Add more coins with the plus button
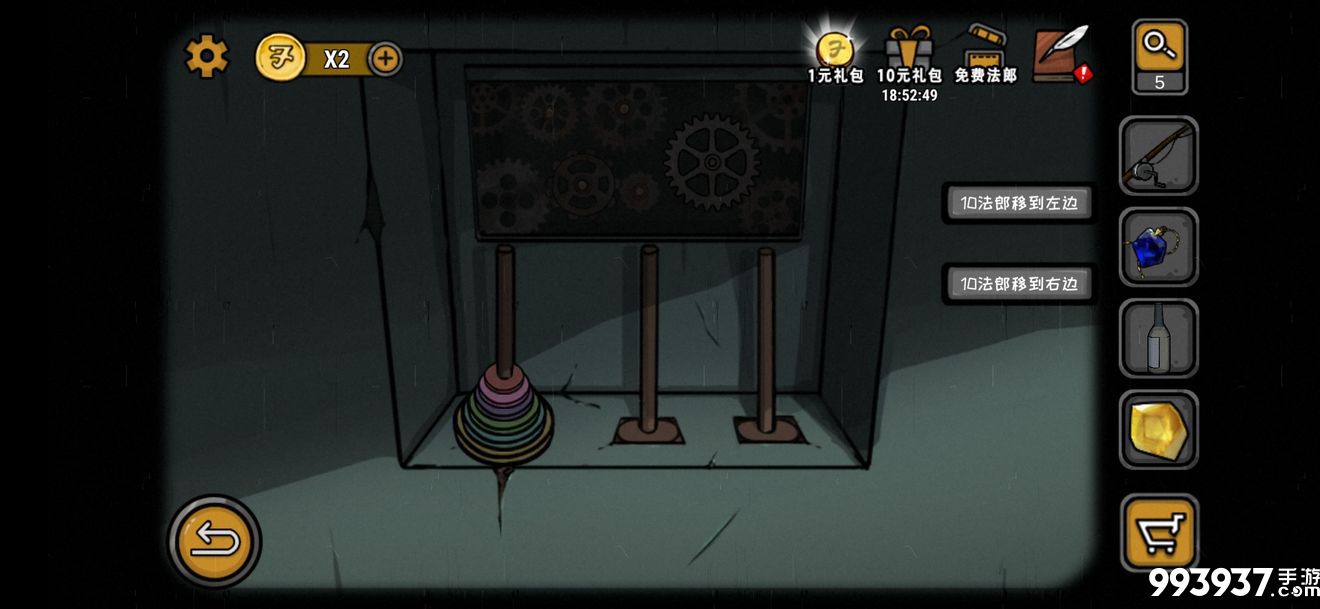This screenshot has height=609, width=1320. (x=385, y=59)
